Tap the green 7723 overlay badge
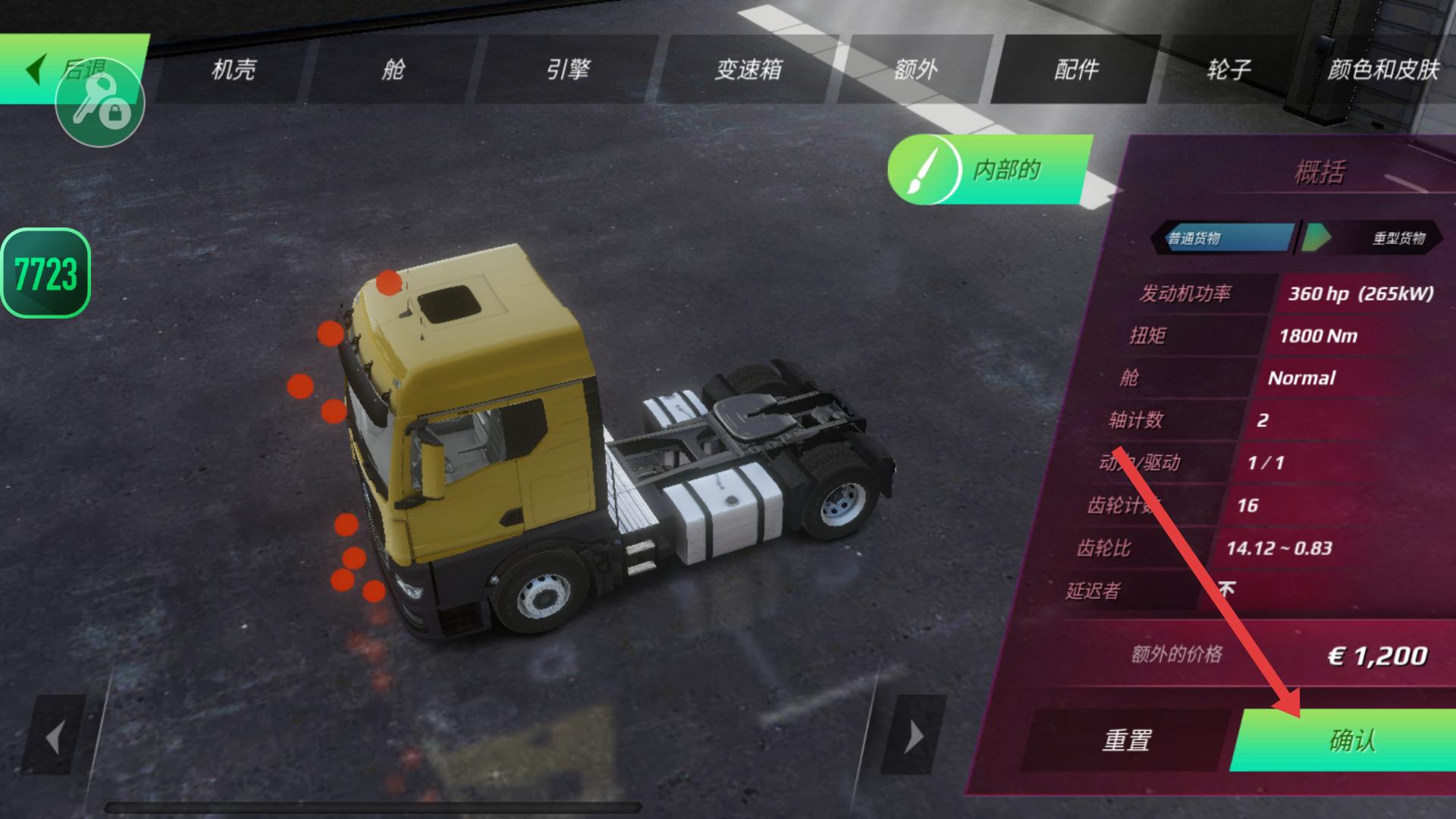The width and height of the screenshot is (1456, 819). coord(45,273)
